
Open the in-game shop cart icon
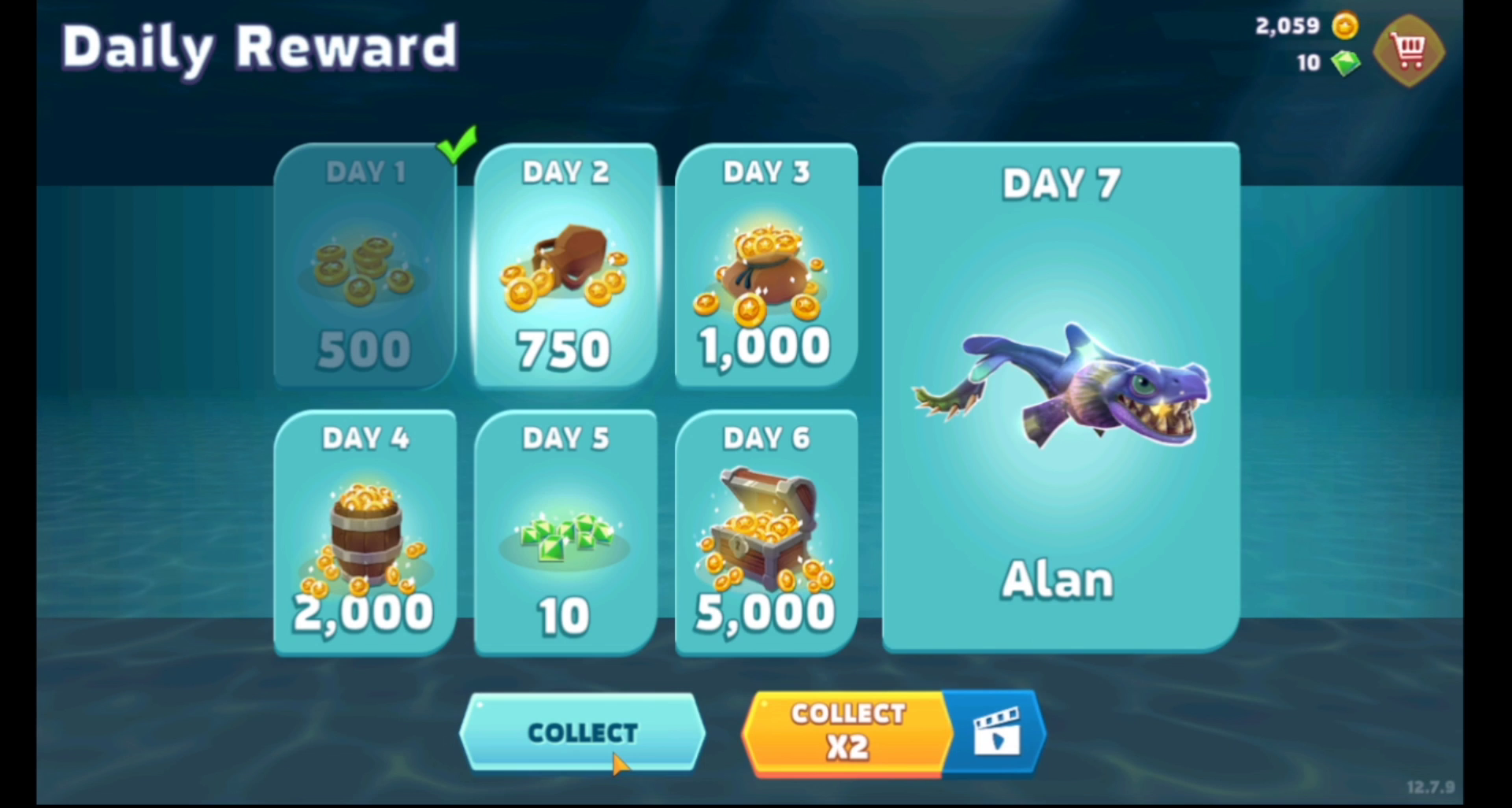(x=1409, y=49)
